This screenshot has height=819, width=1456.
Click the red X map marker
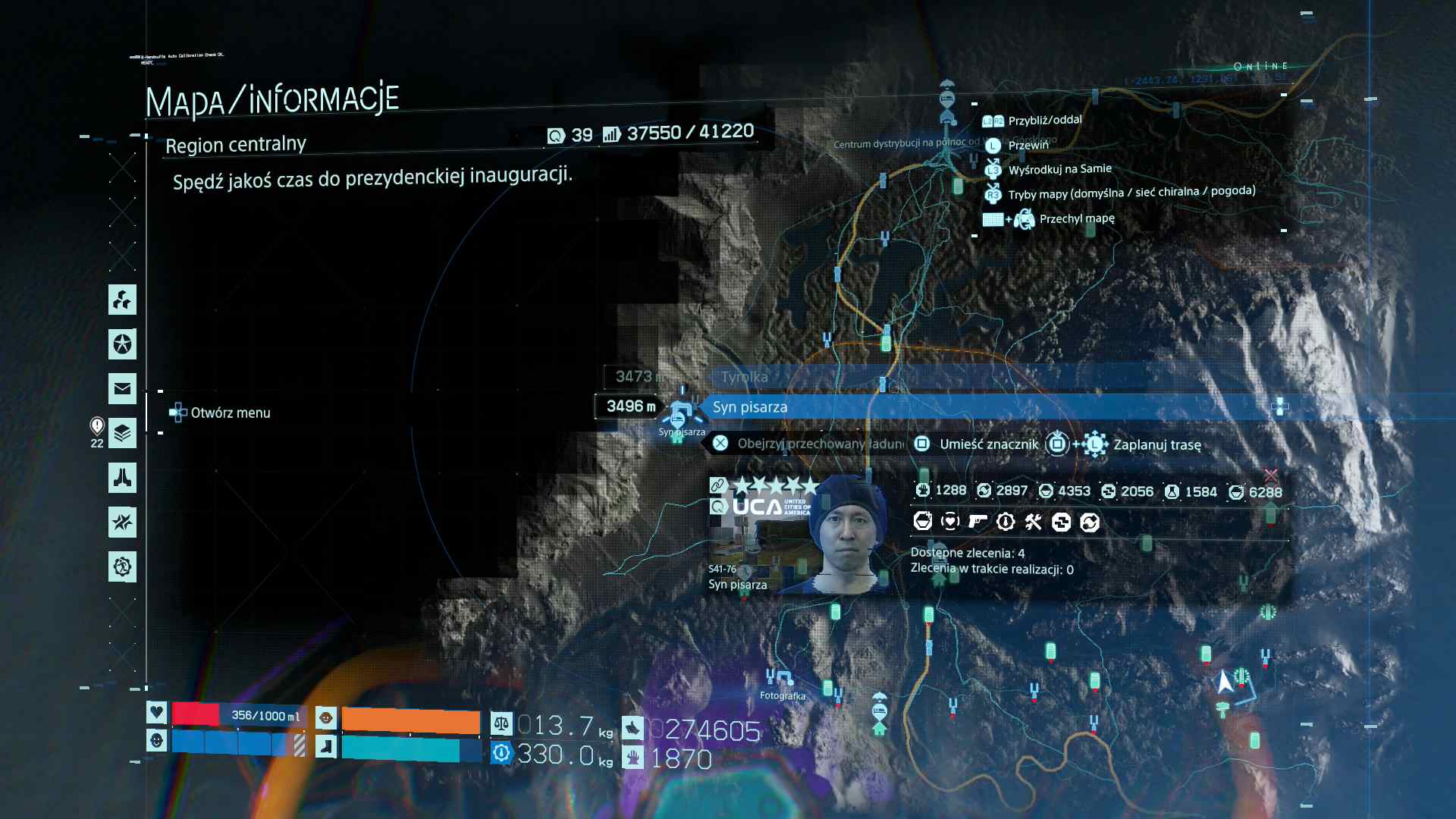coord(1271,475)
